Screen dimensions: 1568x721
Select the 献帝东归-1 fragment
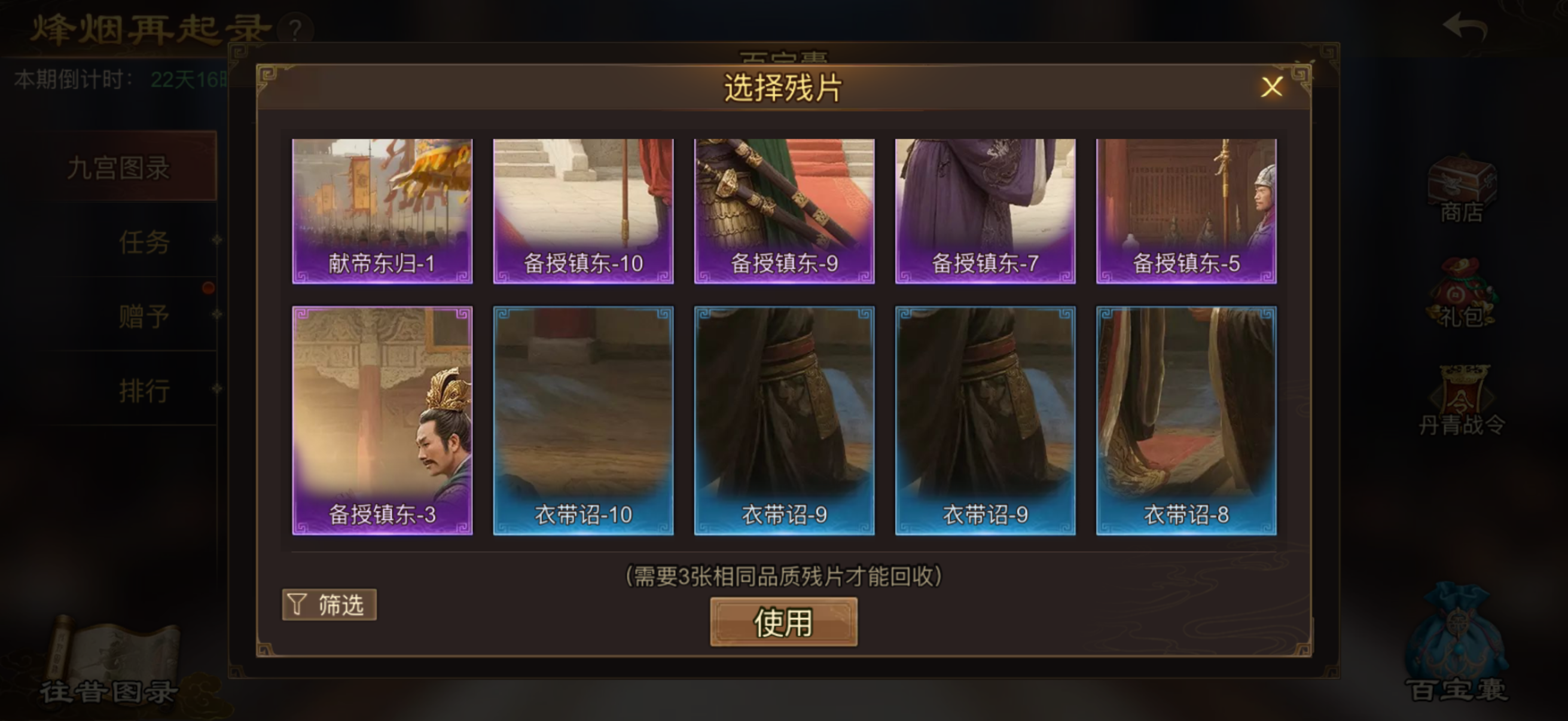click(382, 210)
